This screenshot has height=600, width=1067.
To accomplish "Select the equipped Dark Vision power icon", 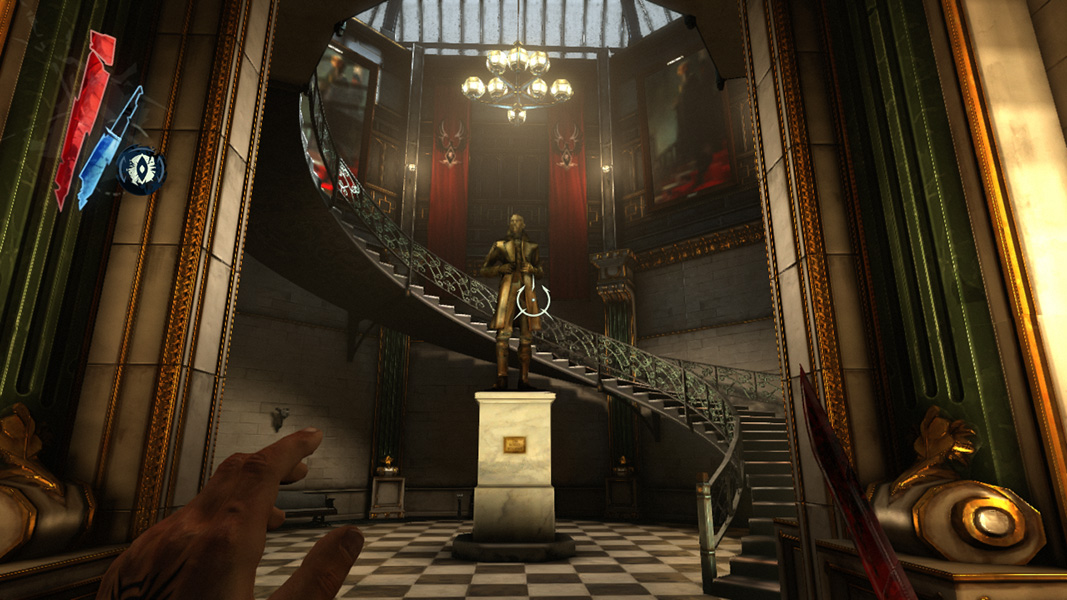I will click(140, 169).
